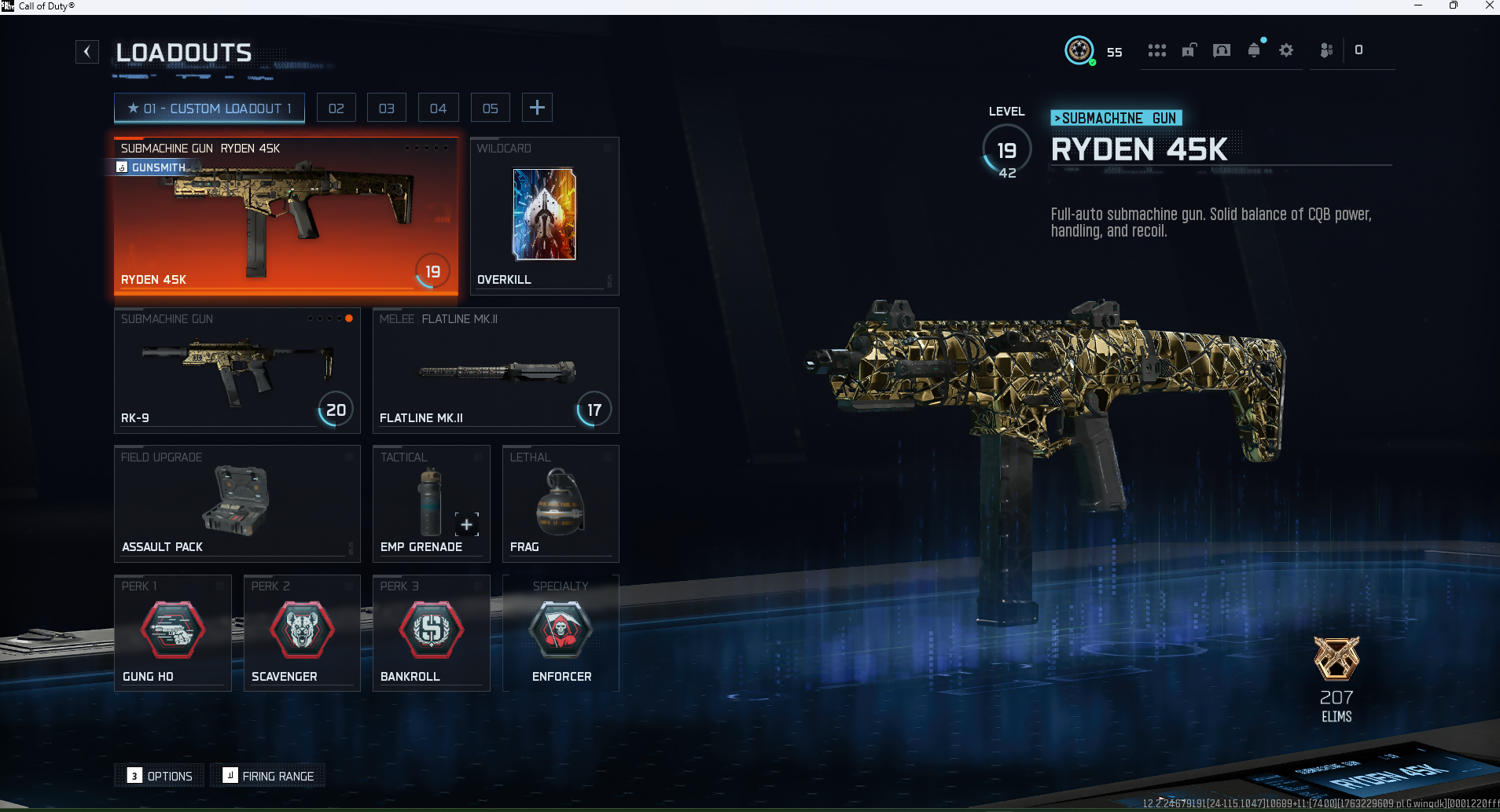Select the Custom Loadout 1 tab

209,108
